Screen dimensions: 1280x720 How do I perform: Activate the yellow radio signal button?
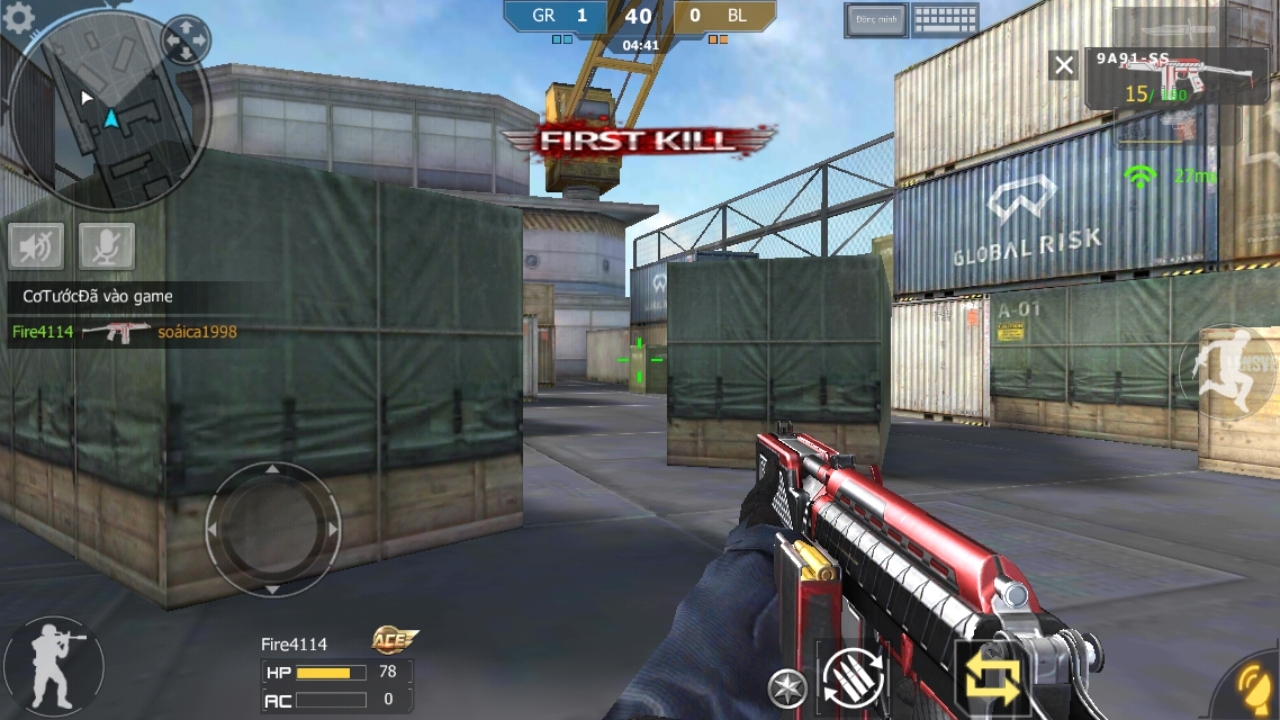tap(1250, 688)
